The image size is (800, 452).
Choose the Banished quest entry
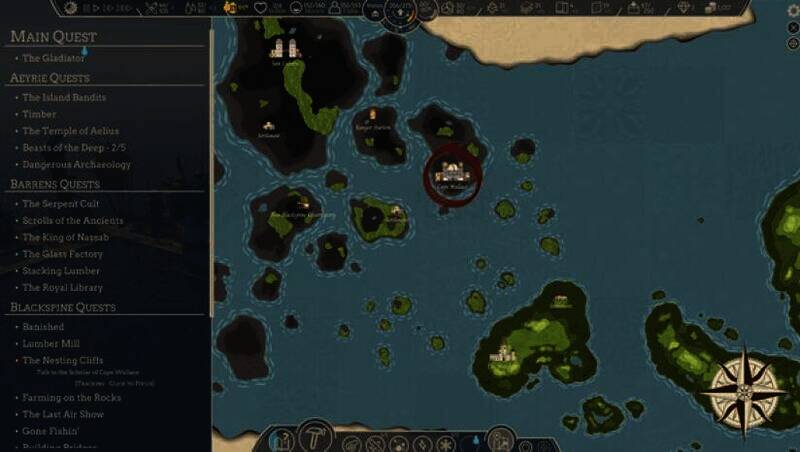click(x=43, y=327)
